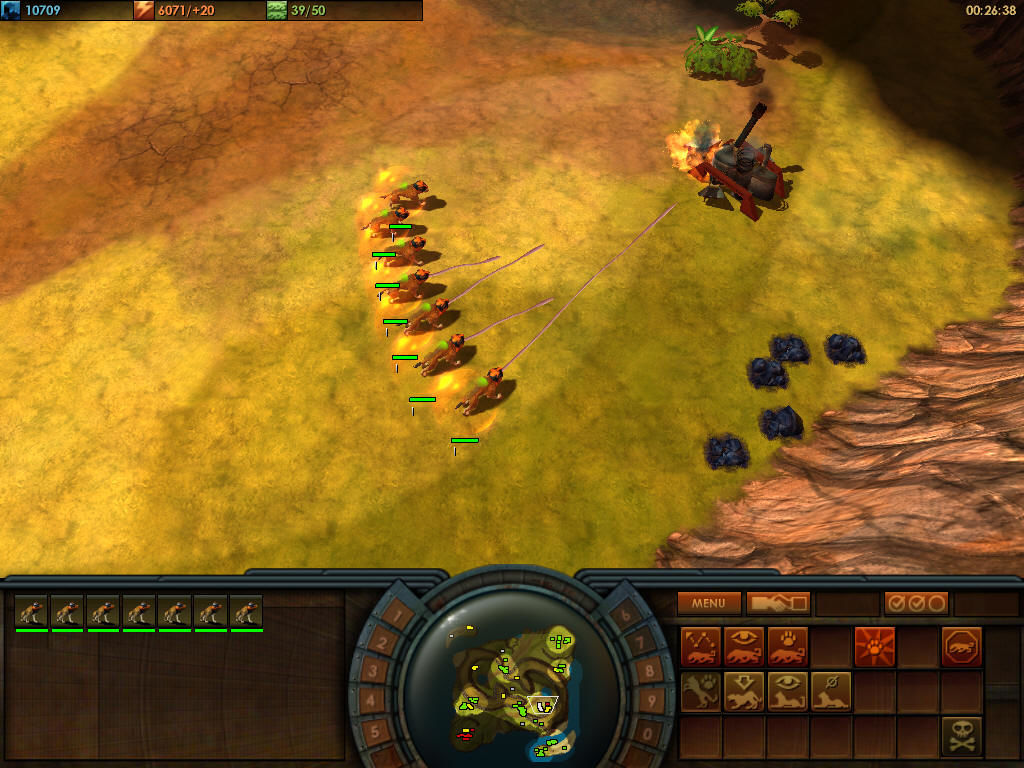Screen dimensions: 1024x768
Task: Choose the down-arrow beast stance icon
Action: click(x=744, y=691)
